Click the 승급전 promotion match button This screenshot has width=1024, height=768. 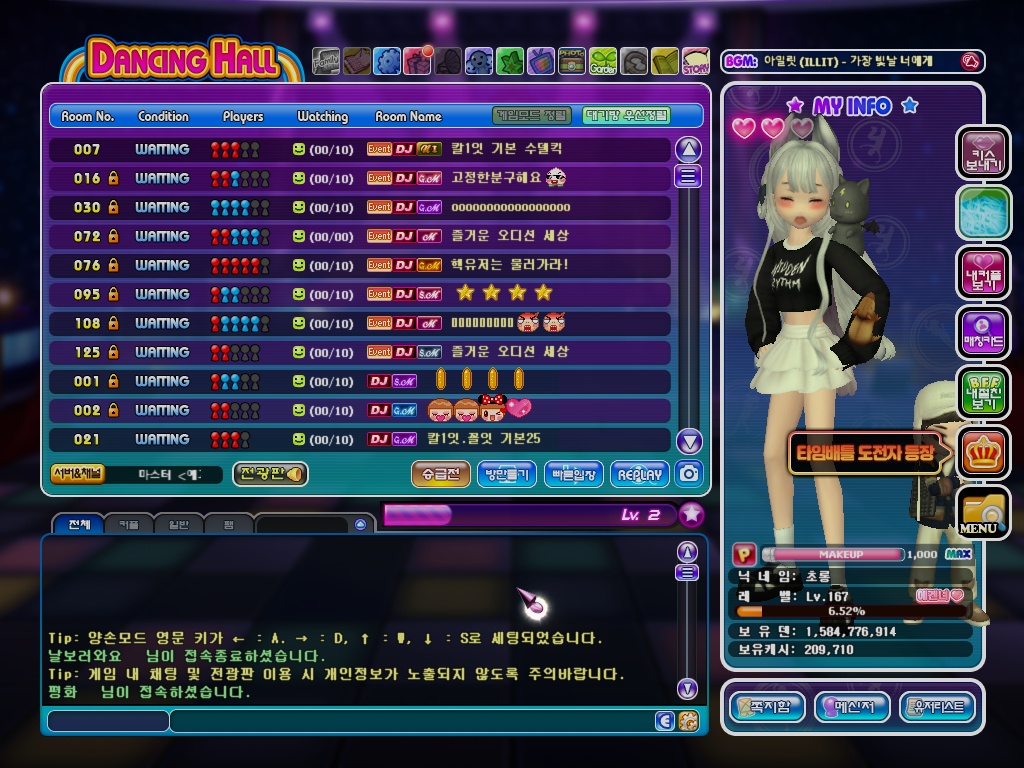(440, 474)
